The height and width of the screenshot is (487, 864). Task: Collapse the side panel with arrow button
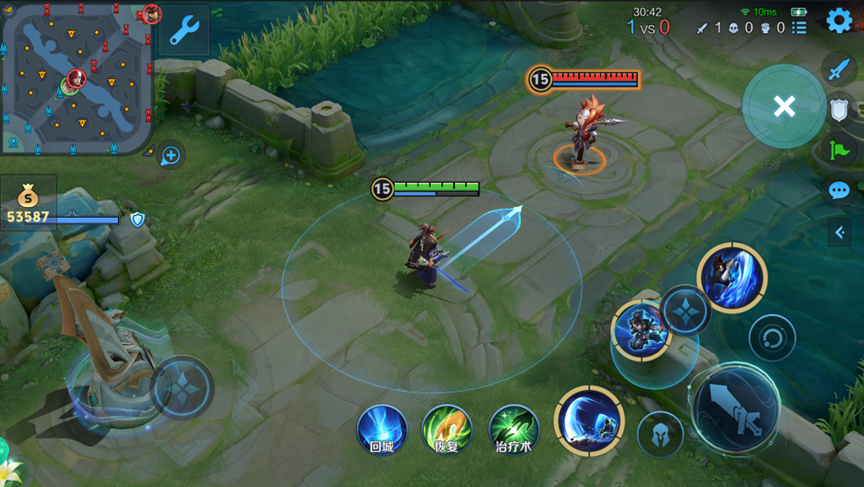click(839, 232)
